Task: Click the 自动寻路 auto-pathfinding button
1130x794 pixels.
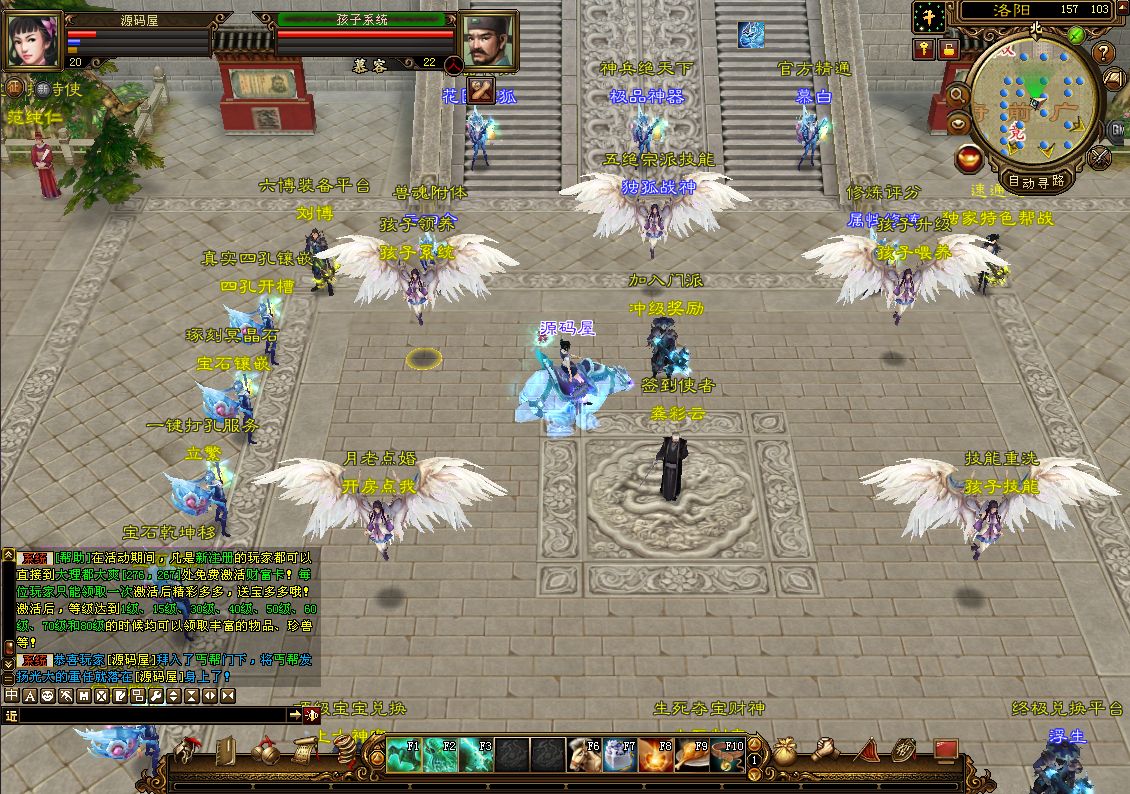Action: point(1035,182)
